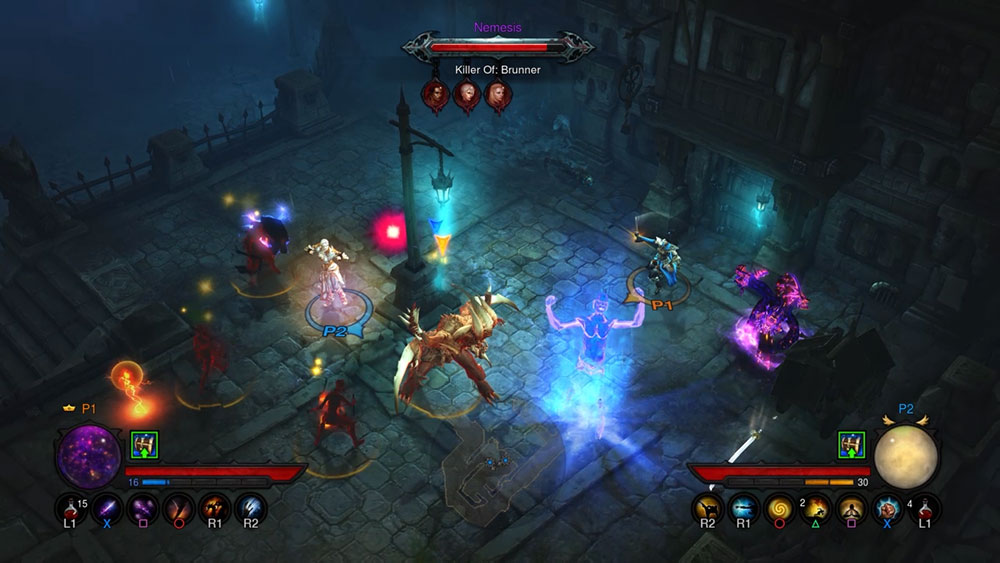Open P1's new item chest notification
Screen dimensions: 1000x563
tap(142, 444)
